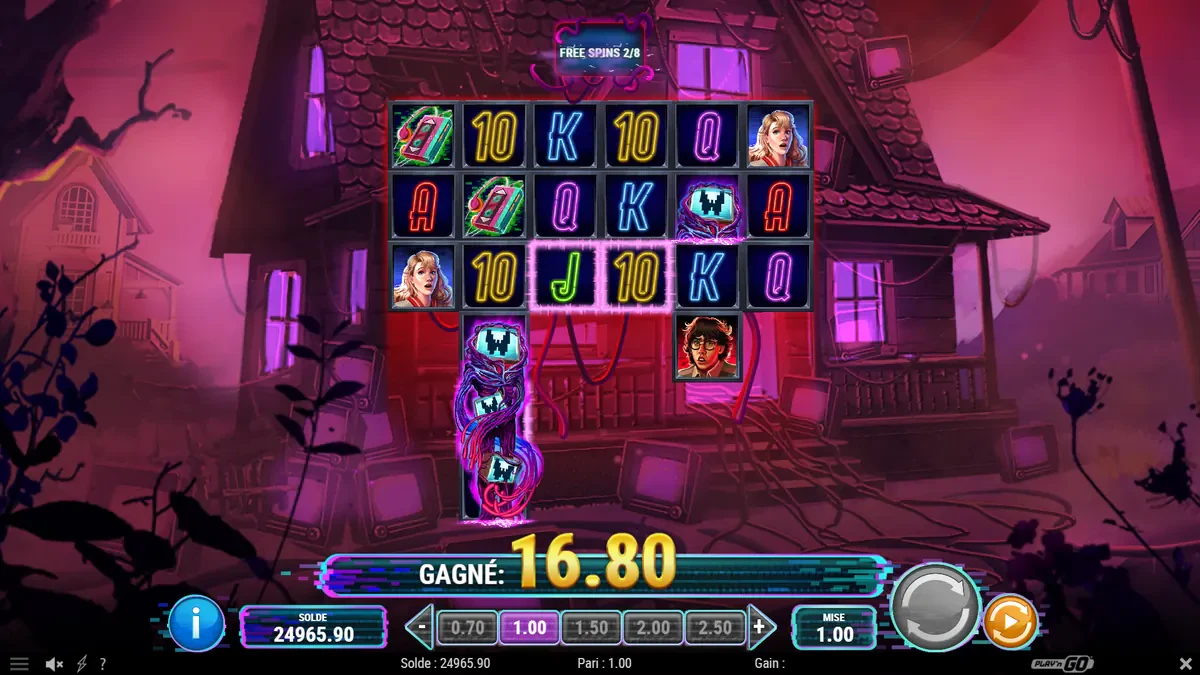Start autoplay with the orange play button
The height and width of the screenshot is (675, 1200).
click(1010, 623)
